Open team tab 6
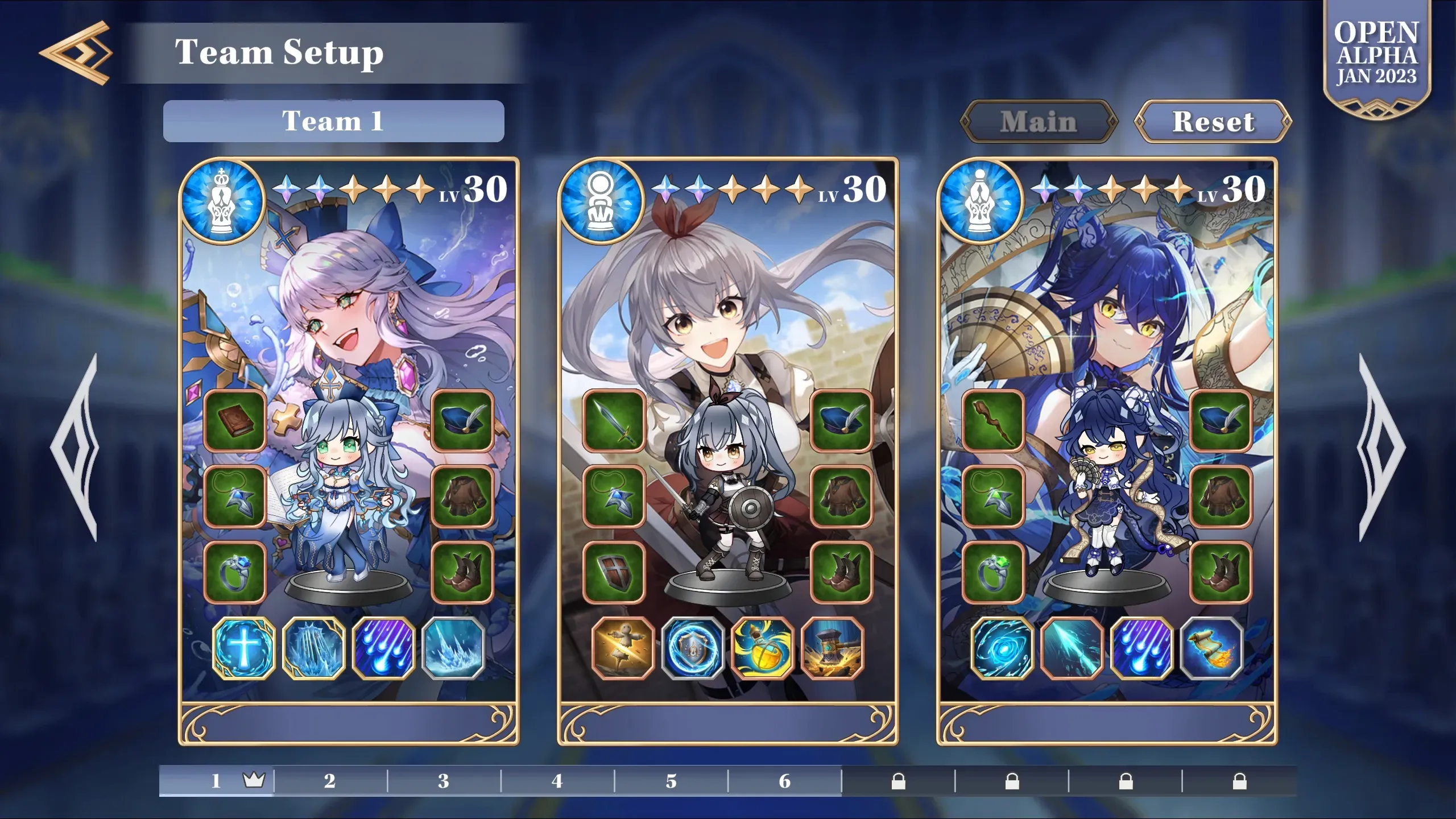 click(x=785, y=781)
